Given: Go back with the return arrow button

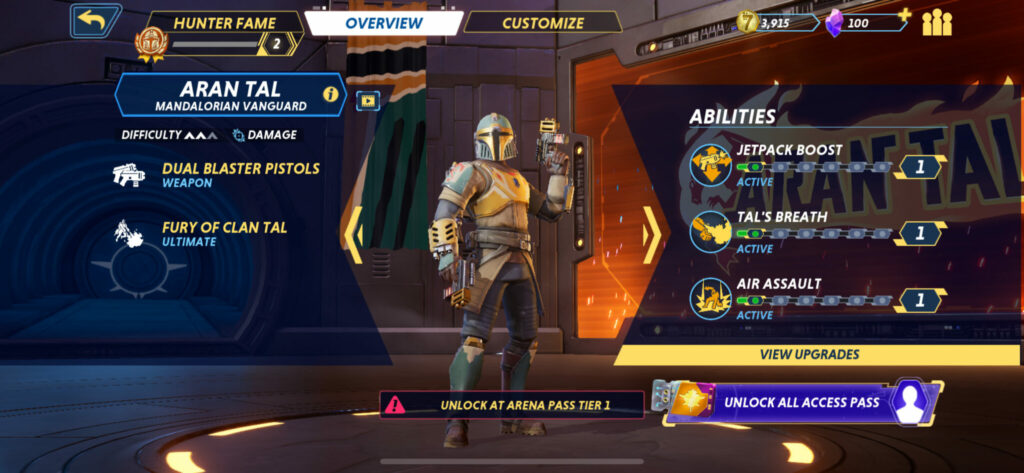Looking at the screenshot, I should click(x=95, y=21).
